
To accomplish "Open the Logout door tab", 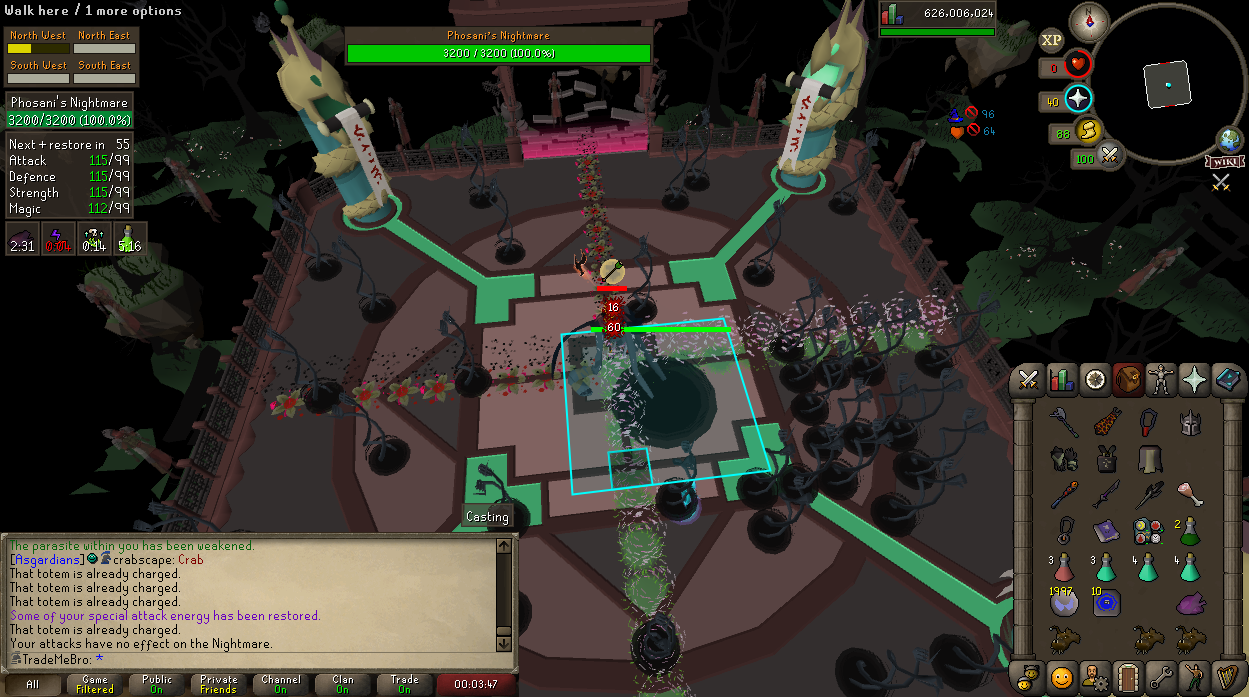I will tap(1127, 676).
